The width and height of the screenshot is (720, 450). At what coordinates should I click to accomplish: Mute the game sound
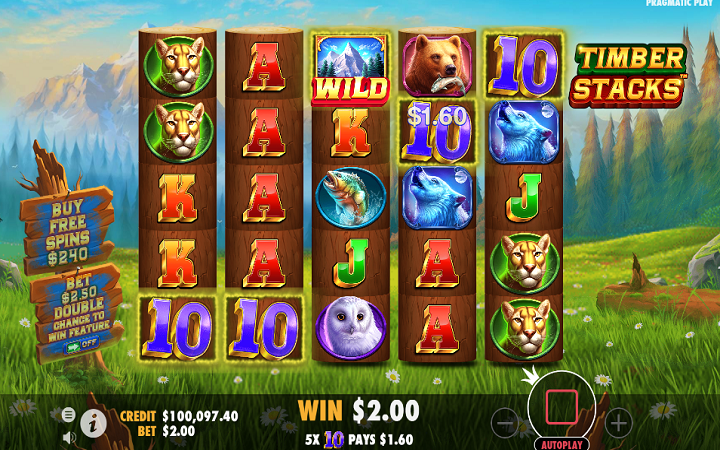click(x=69, y=436)
